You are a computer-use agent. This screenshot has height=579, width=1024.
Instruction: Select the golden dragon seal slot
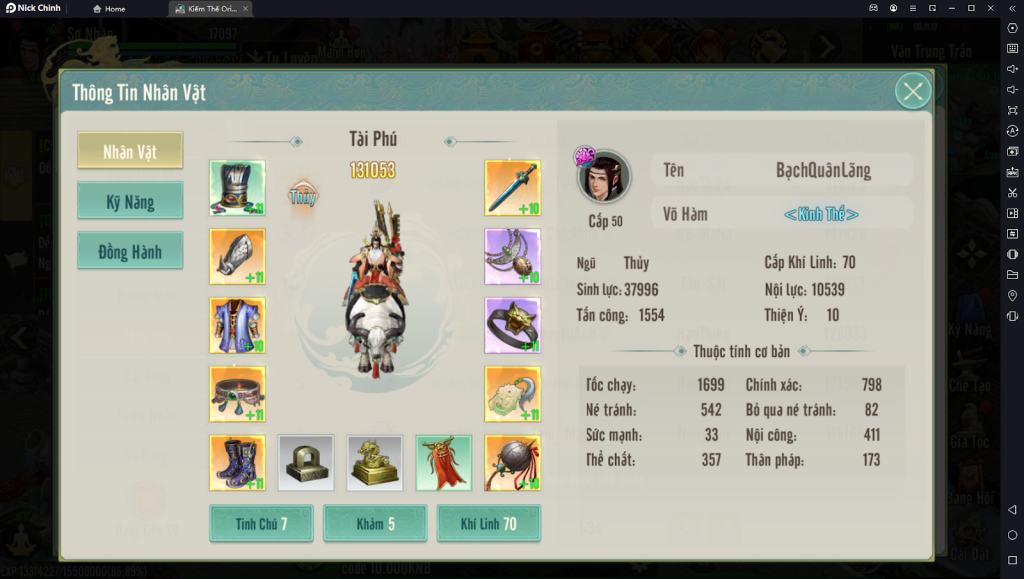tap(374, 462)
